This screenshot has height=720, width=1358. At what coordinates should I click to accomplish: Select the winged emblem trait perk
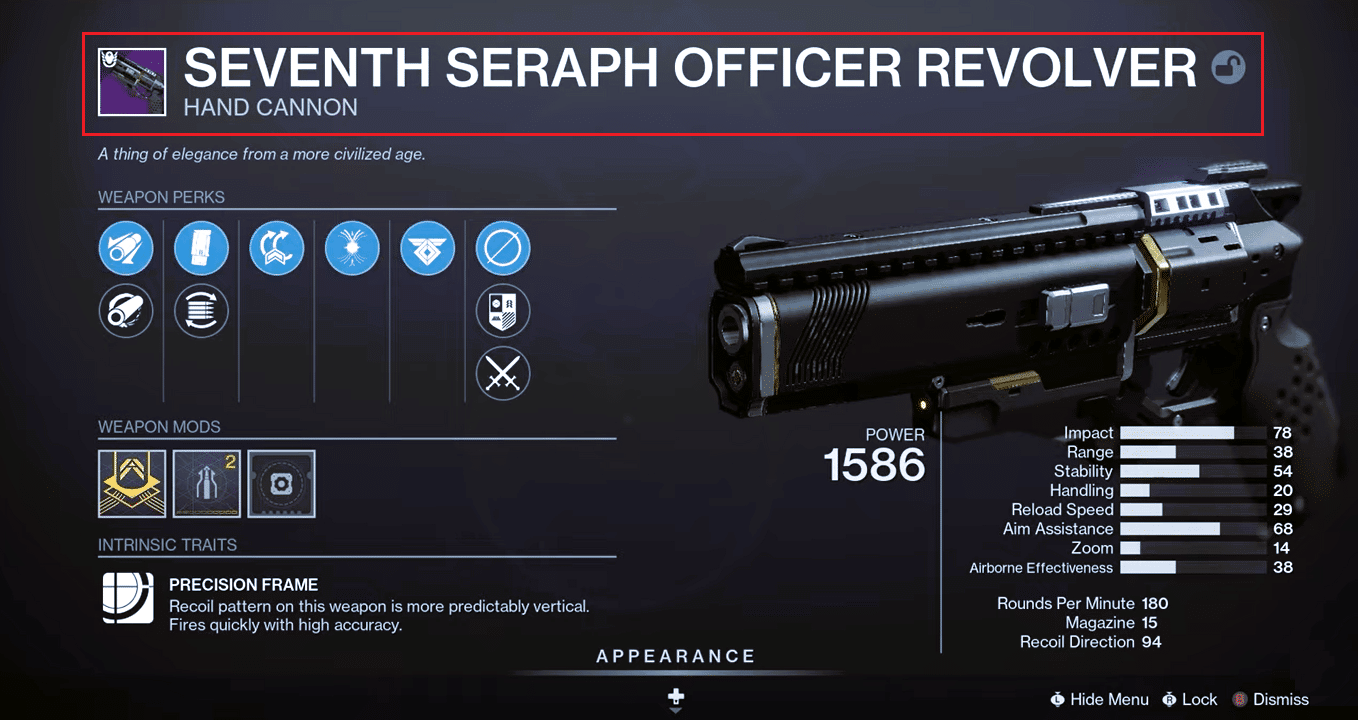click(x=427, y=248)
